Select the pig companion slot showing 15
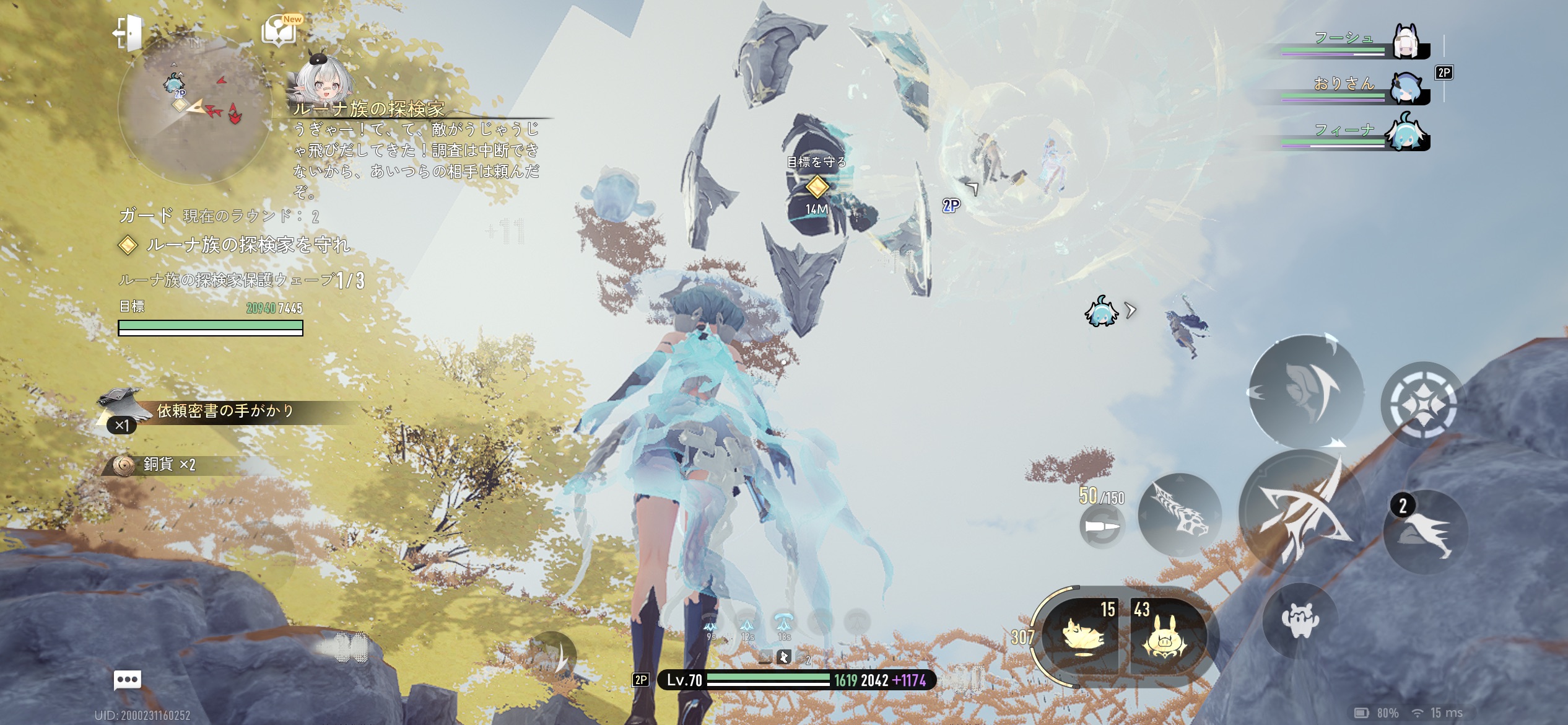1568x725 pixels. [1084, 636]
